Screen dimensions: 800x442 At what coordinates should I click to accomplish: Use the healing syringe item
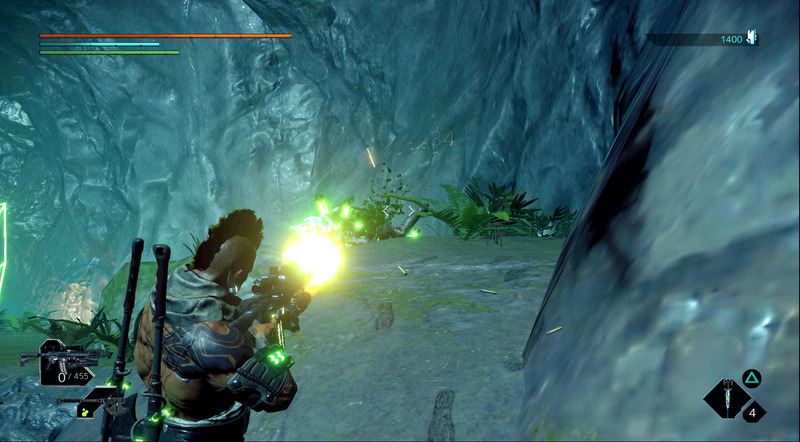point(728,400)
